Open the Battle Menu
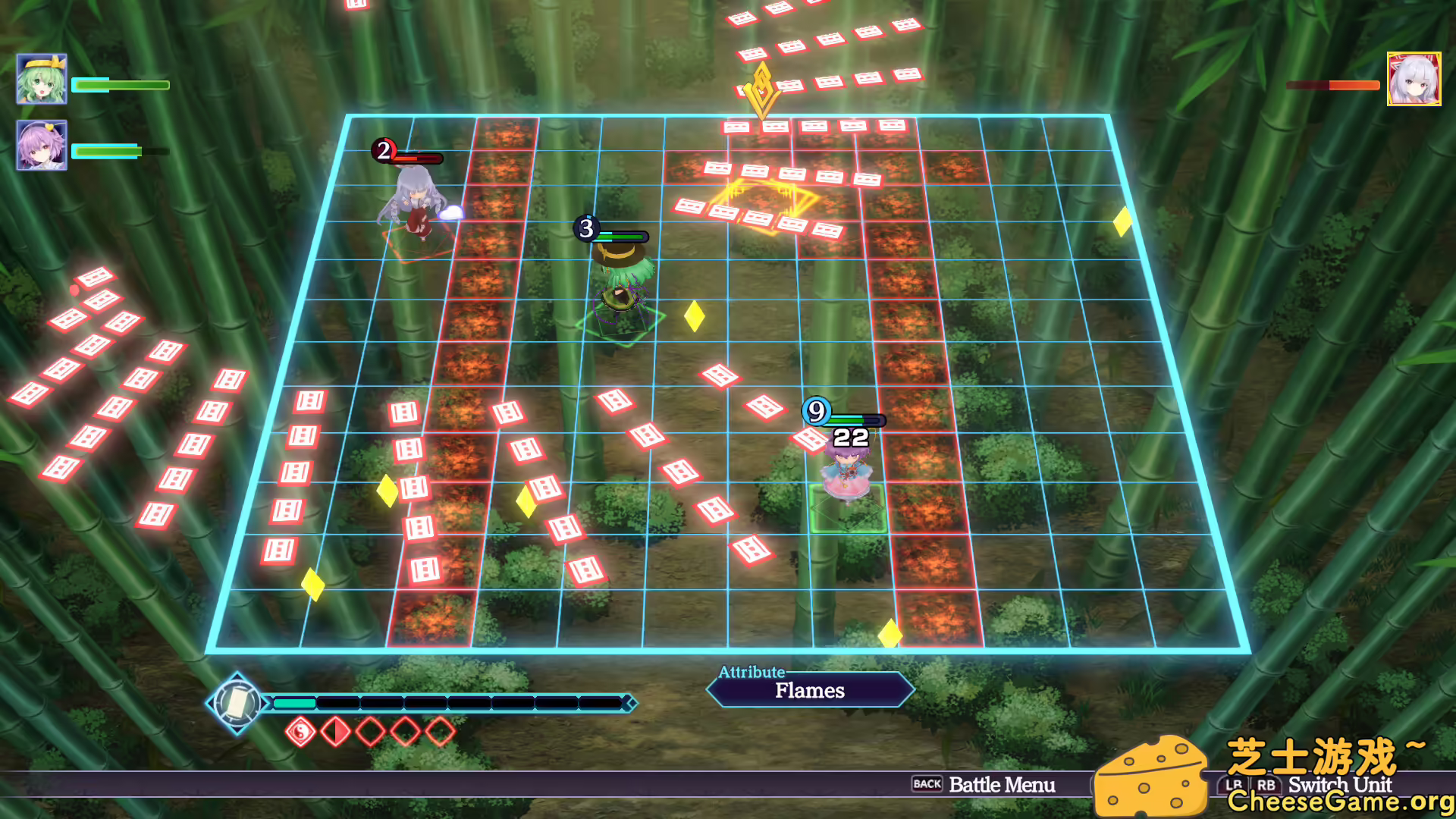This screenshot has width=1456, height=819. (x=1003, y=785)
